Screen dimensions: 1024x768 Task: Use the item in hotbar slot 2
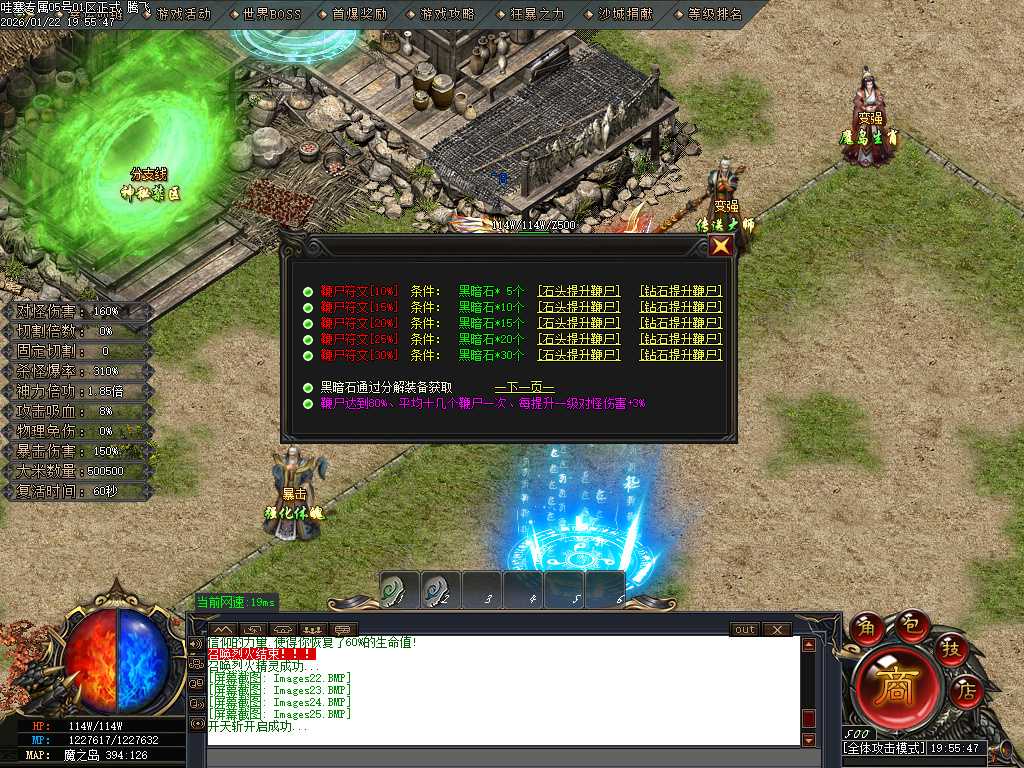coord(439,589)
